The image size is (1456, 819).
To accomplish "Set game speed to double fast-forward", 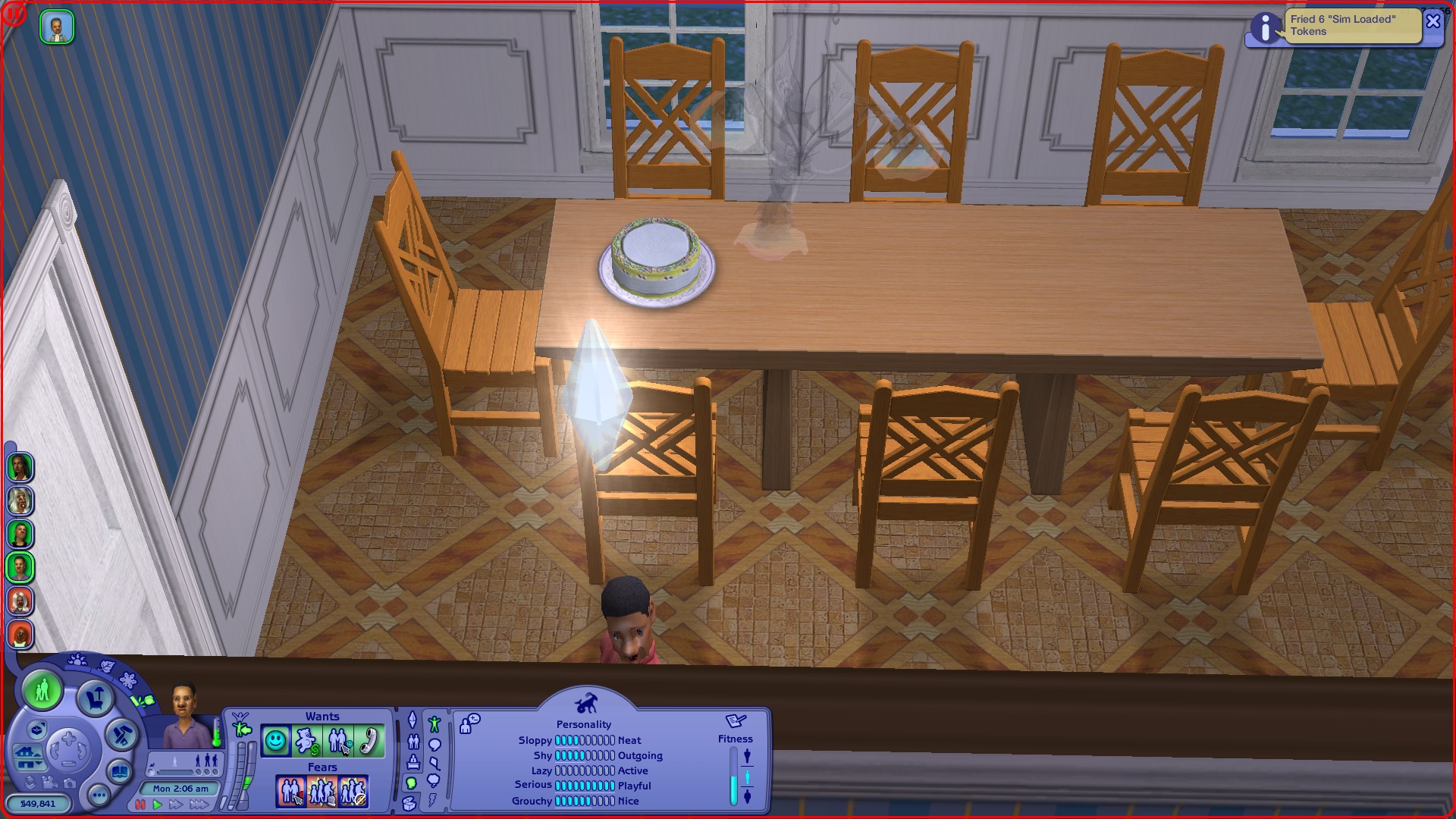I will (x=176, y=805).
